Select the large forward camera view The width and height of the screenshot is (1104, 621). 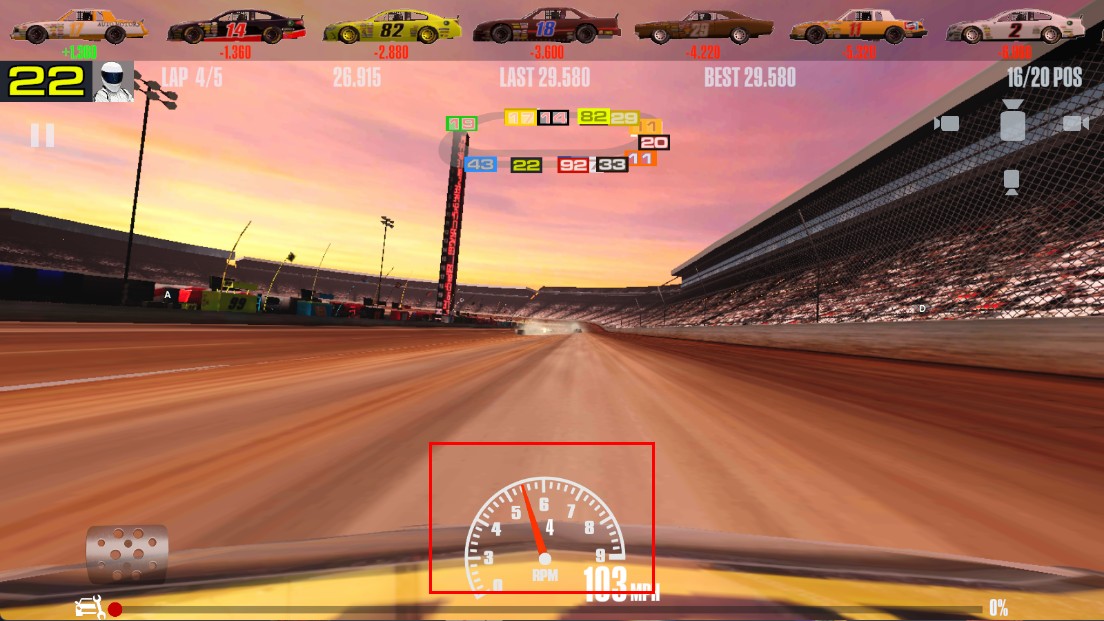coord(1012,121)
